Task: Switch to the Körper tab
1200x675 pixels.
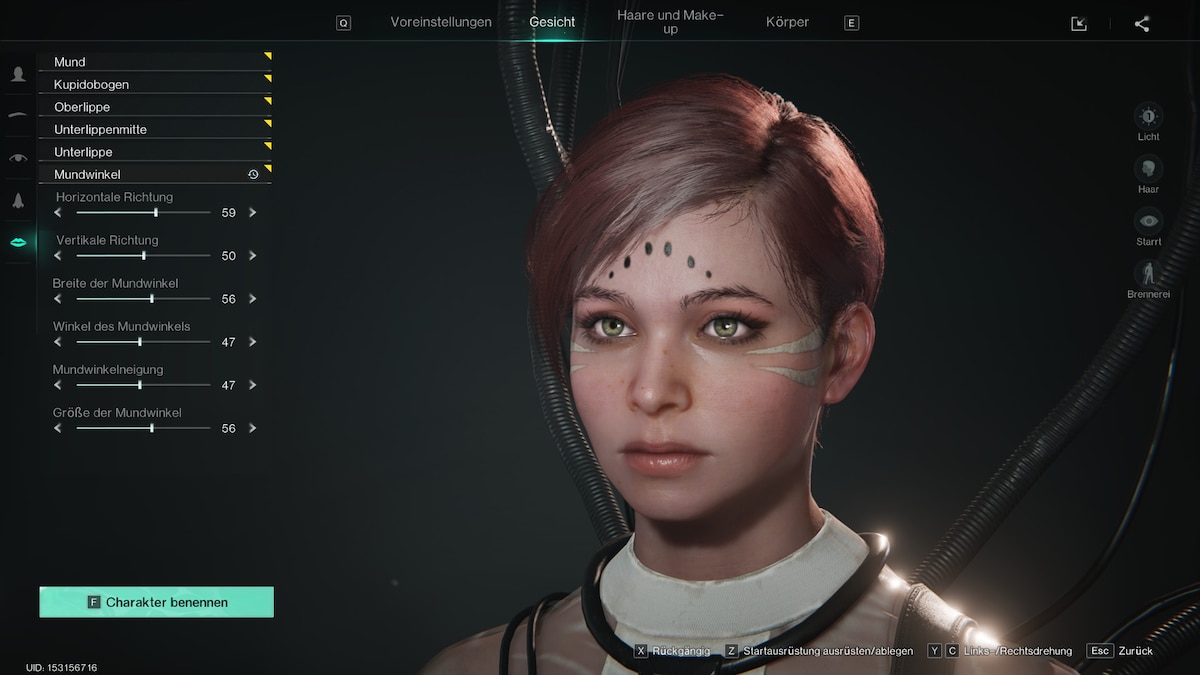Action: point(787,22)
